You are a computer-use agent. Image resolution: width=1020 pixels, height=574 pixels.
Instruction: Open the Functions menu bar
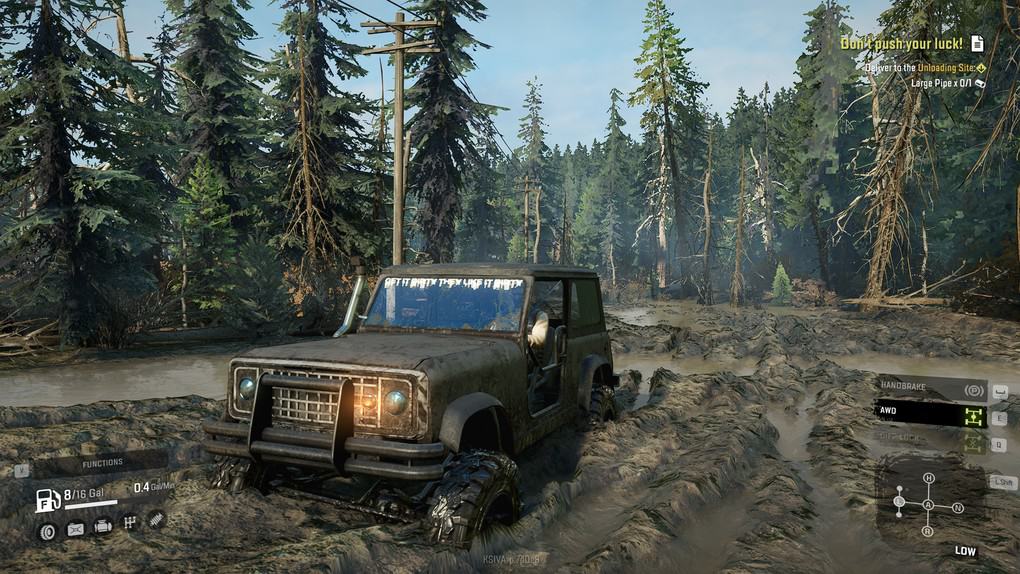[102, 463]
